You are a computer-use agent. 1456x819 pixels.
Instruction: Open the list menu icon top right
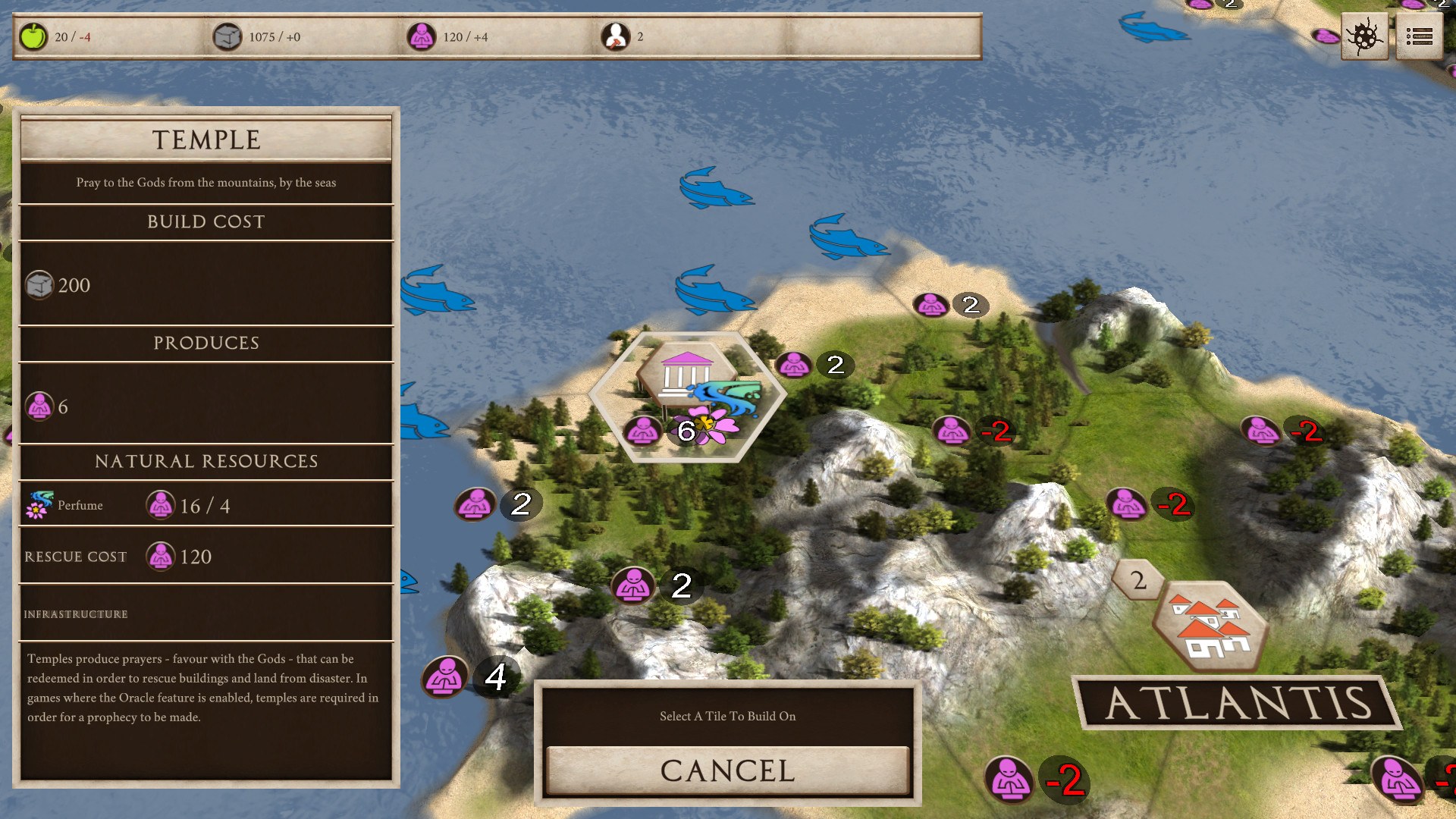coord(1420,36)
